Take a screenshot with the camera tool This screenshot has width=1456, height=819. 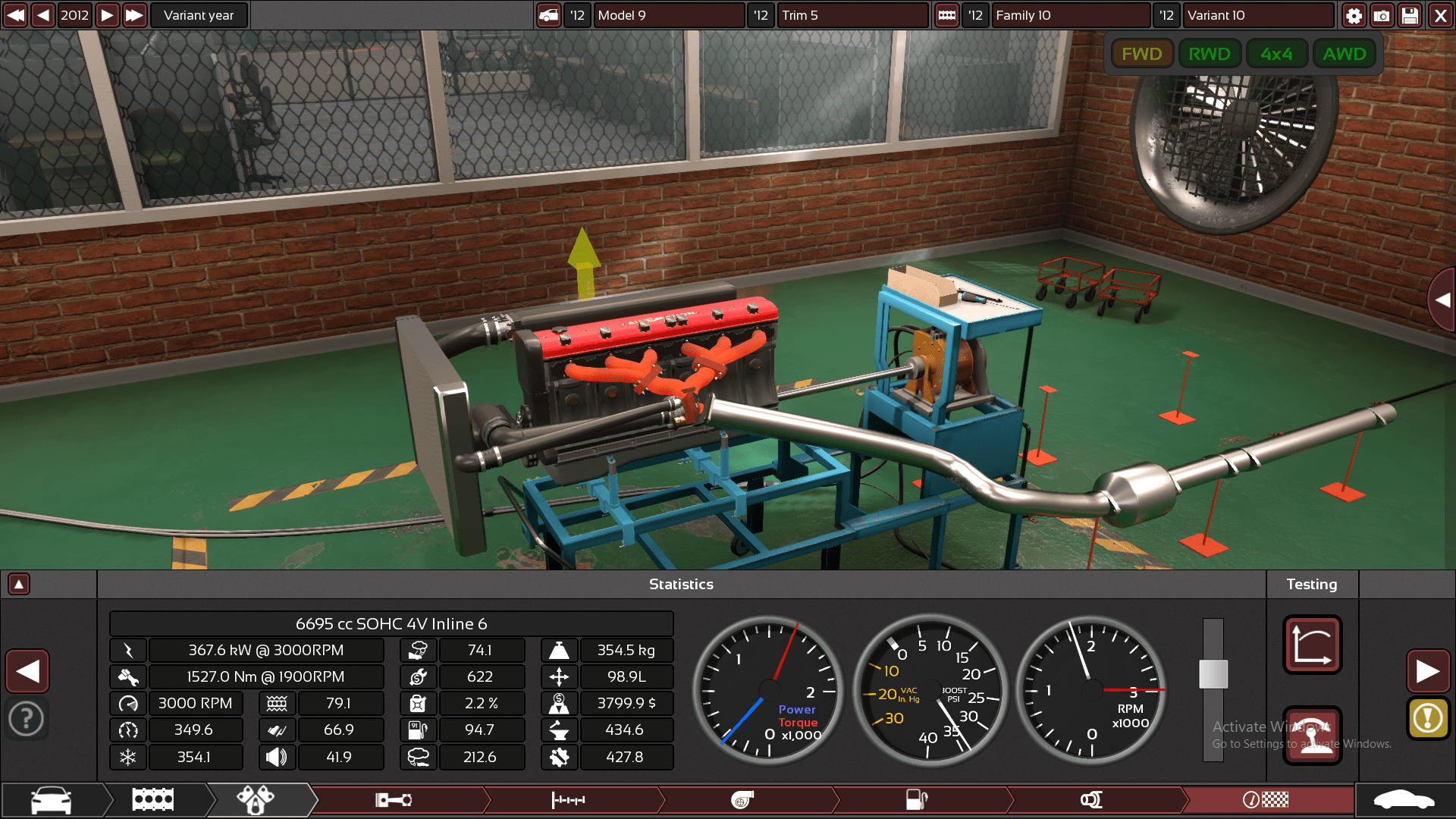1382,15
